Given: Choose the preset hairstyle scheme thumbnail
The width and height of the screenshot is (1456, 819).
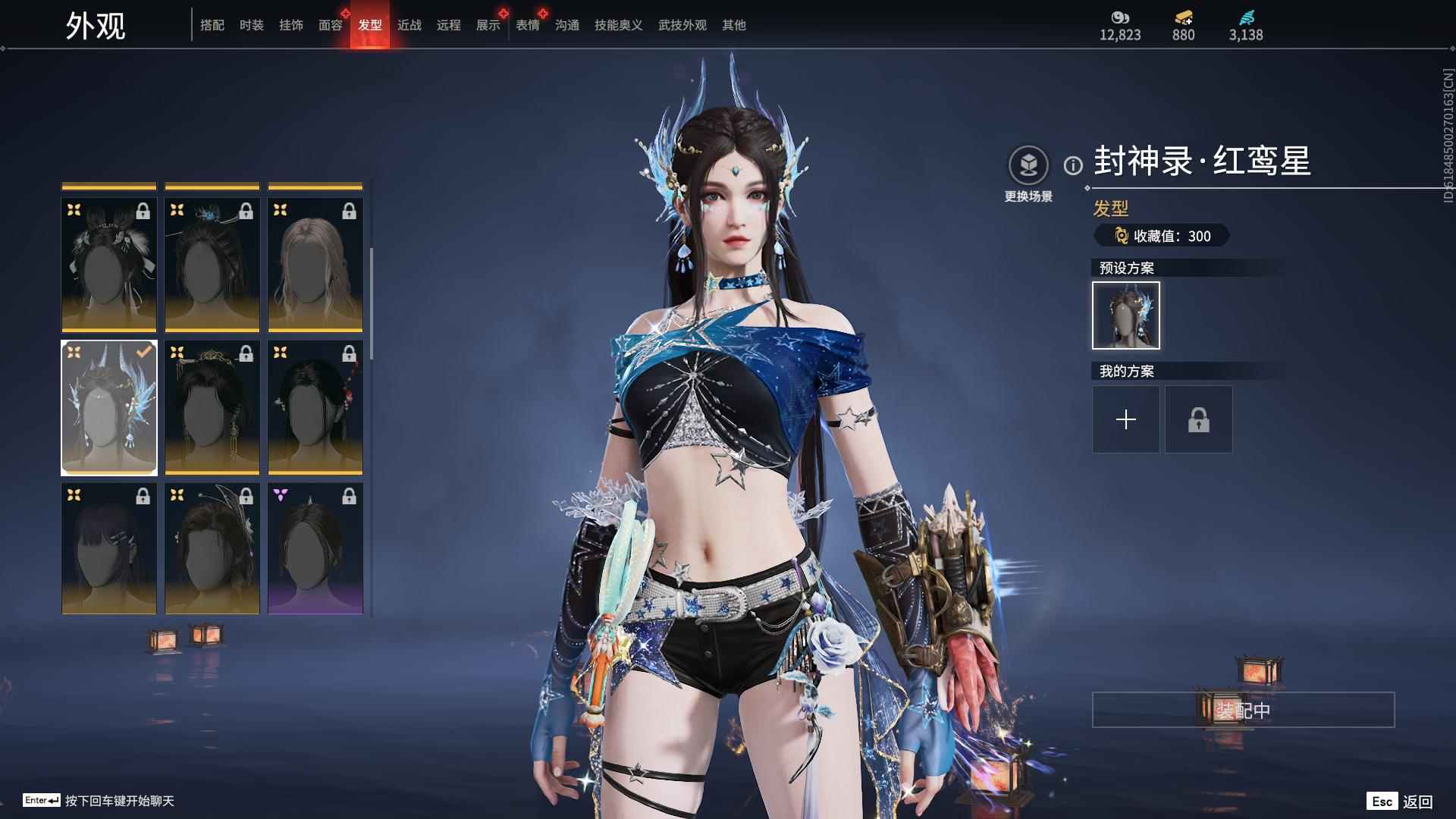Looking at the screenshot, I should coord(1126,315).
